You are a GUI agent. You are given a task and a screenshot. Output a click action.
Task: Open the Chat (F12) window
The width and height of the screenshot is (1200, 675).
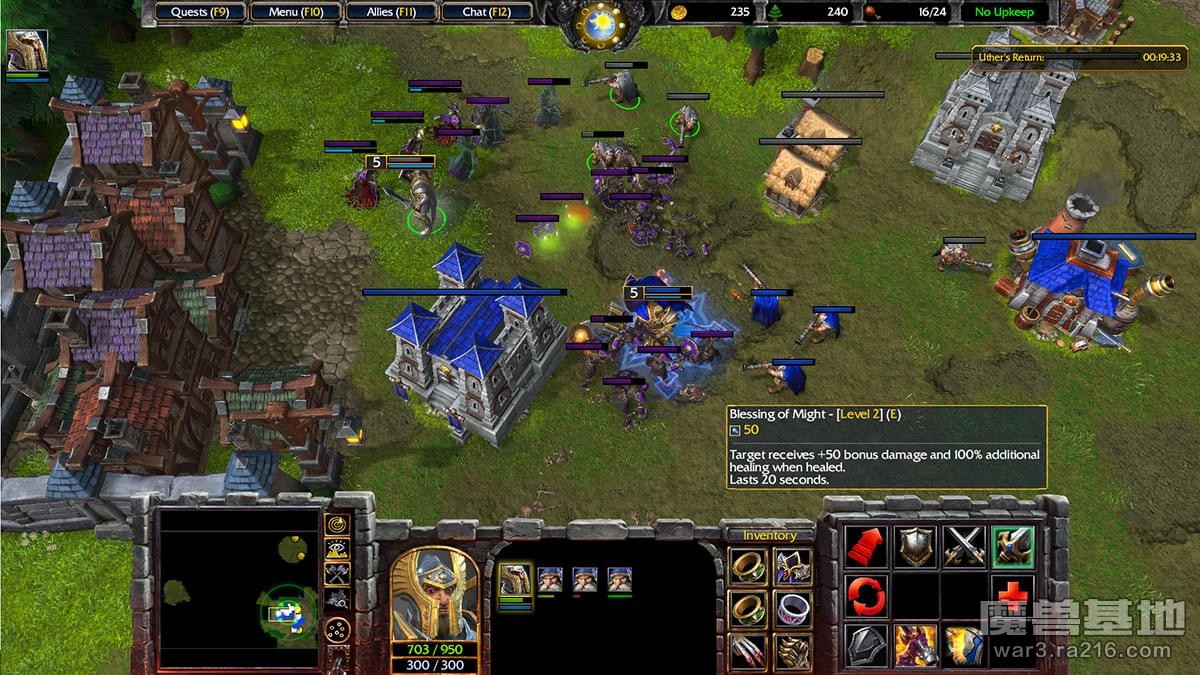pyautogui.click(x=486, y=12)
